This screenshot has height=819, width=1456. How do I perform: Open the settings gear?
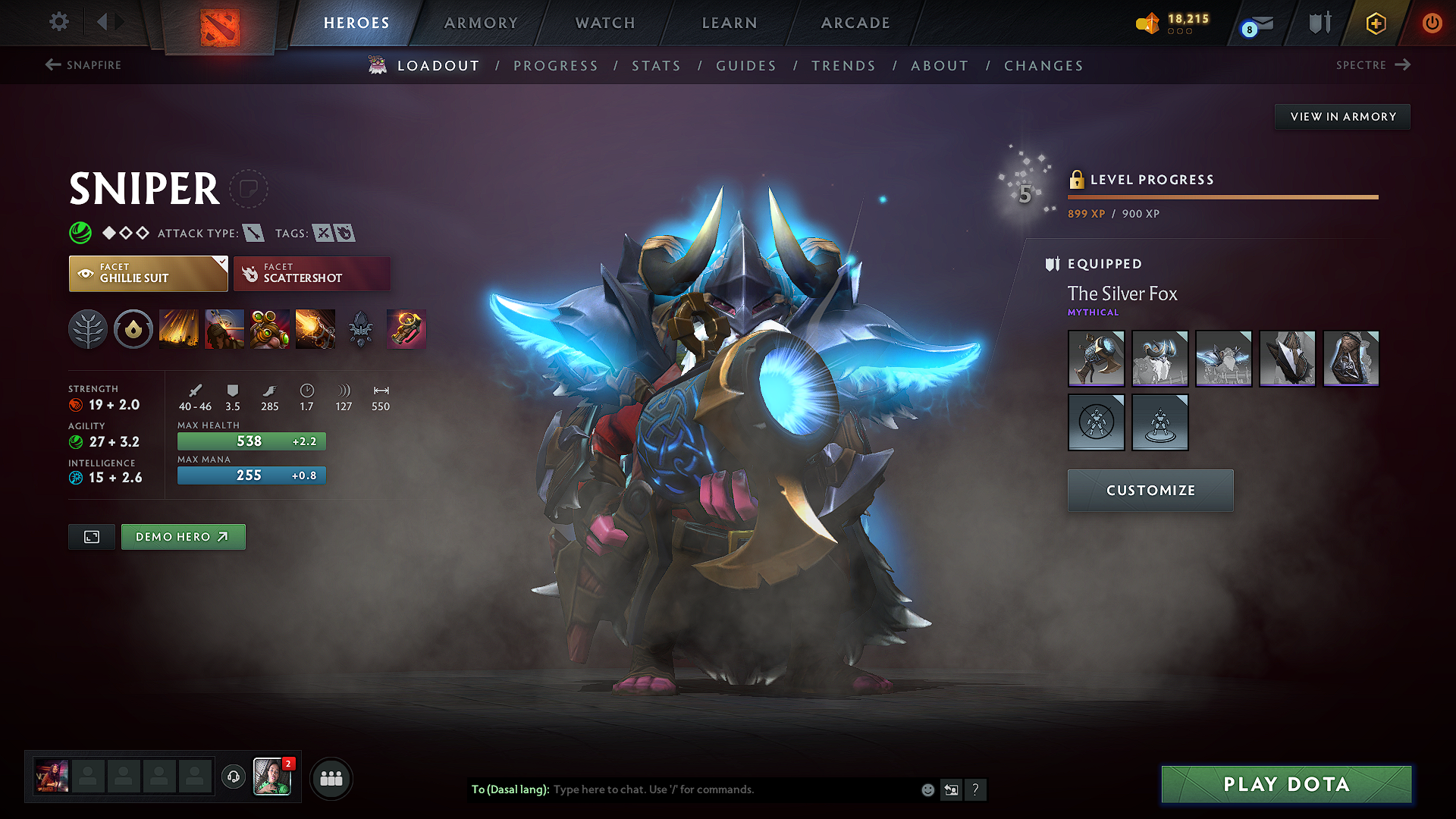point(58,22)
